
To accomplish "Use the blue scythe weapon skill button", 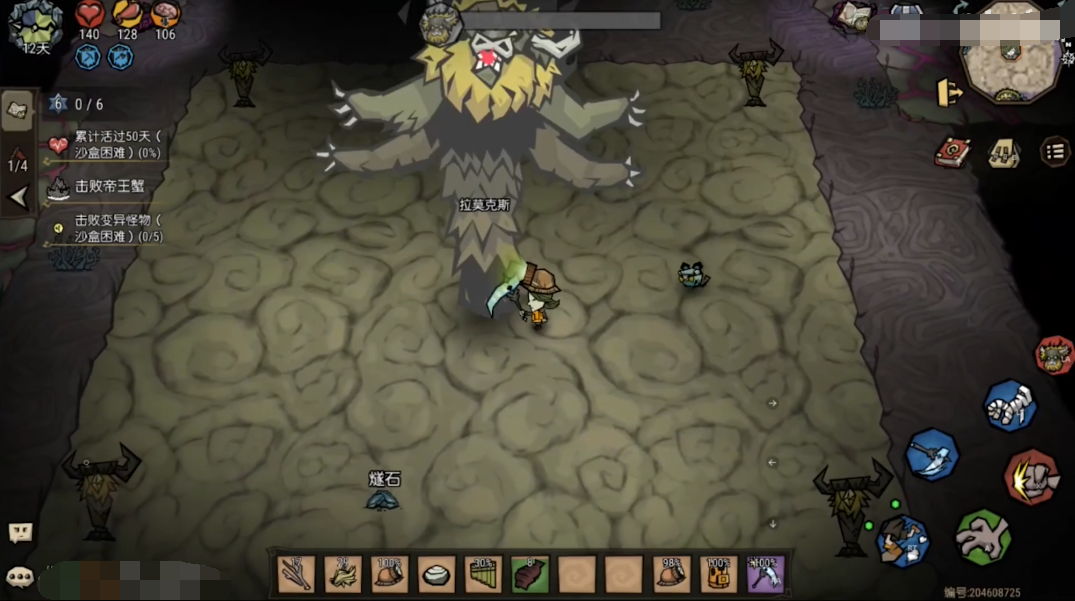I will click(x=932, y=455).
